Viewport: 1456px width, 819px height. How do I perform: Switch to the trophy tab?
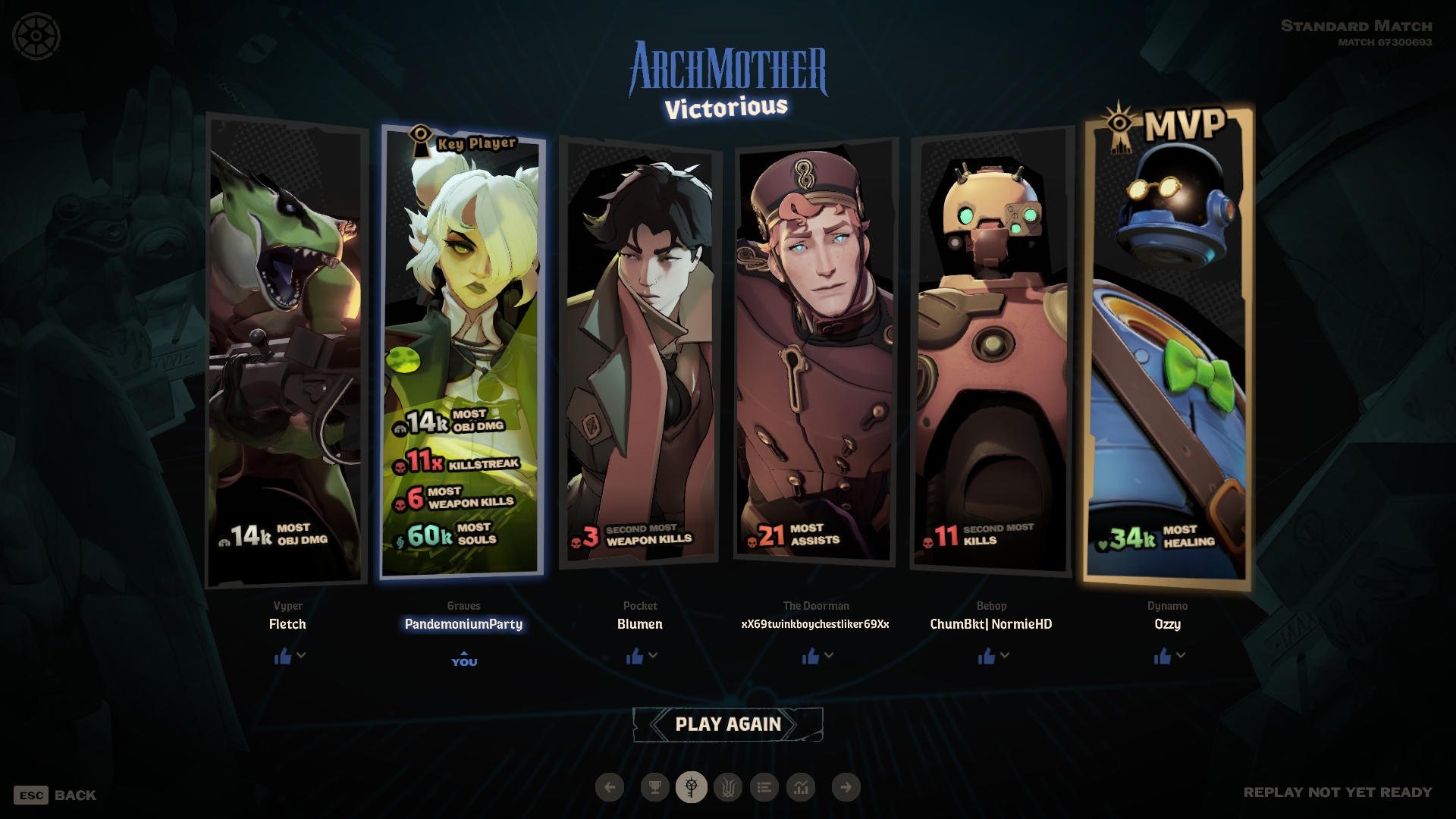click(654, 787)
